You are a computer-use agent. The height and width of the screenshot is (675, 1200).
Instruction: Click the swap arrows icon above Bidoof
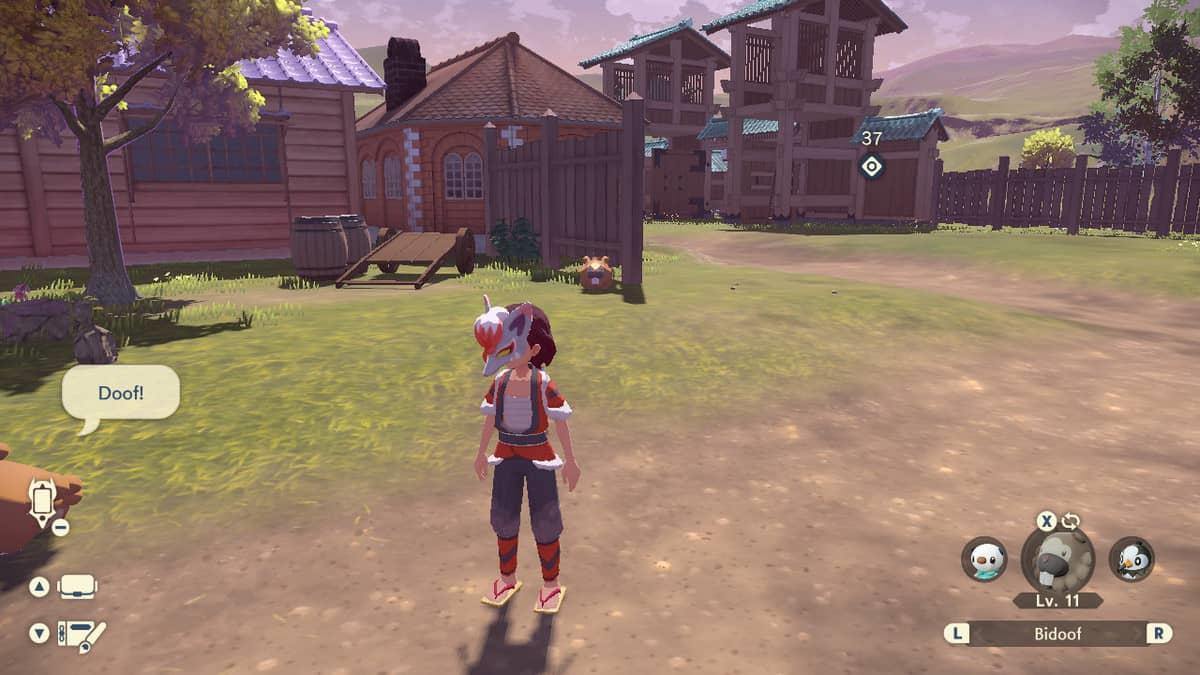pos(1070,521)
